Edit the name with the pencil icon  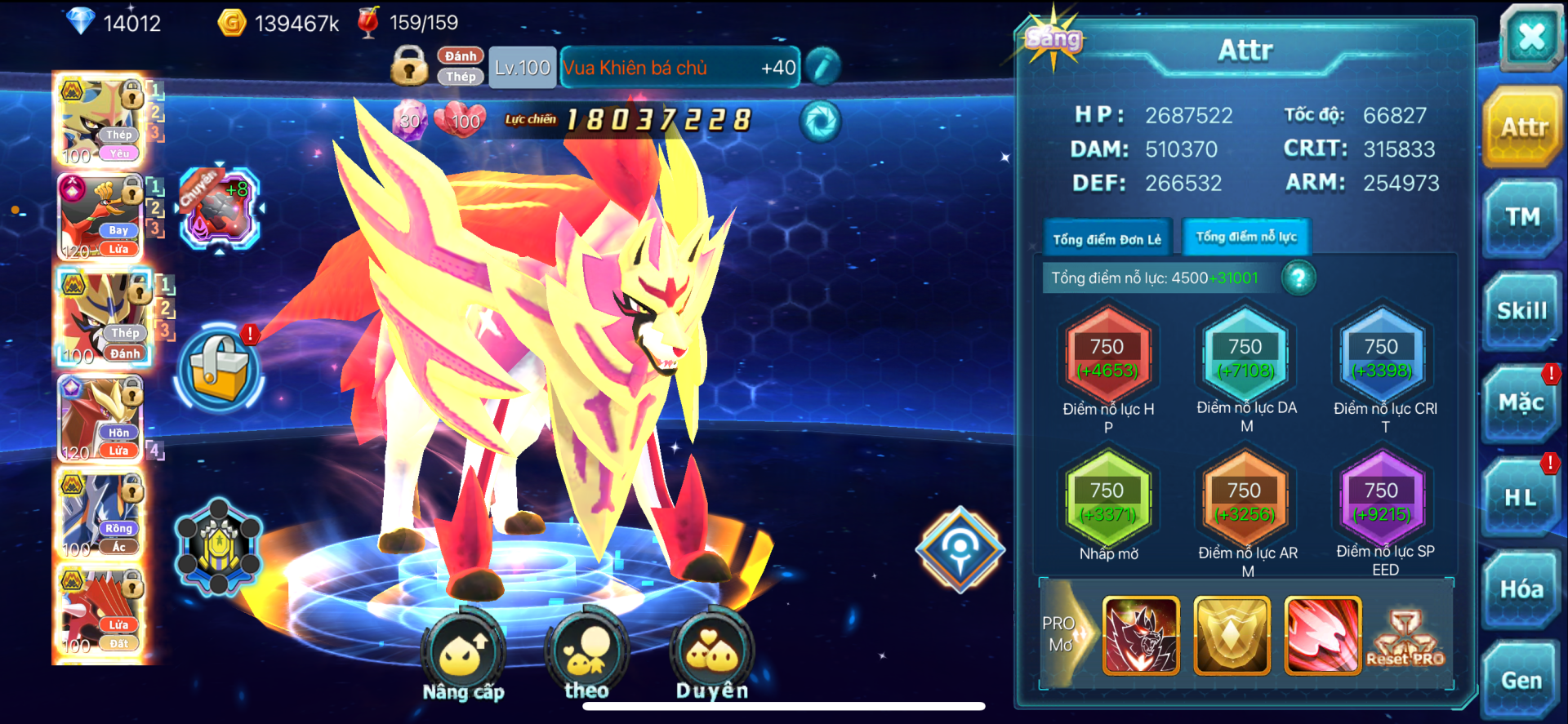pos(822,67)
